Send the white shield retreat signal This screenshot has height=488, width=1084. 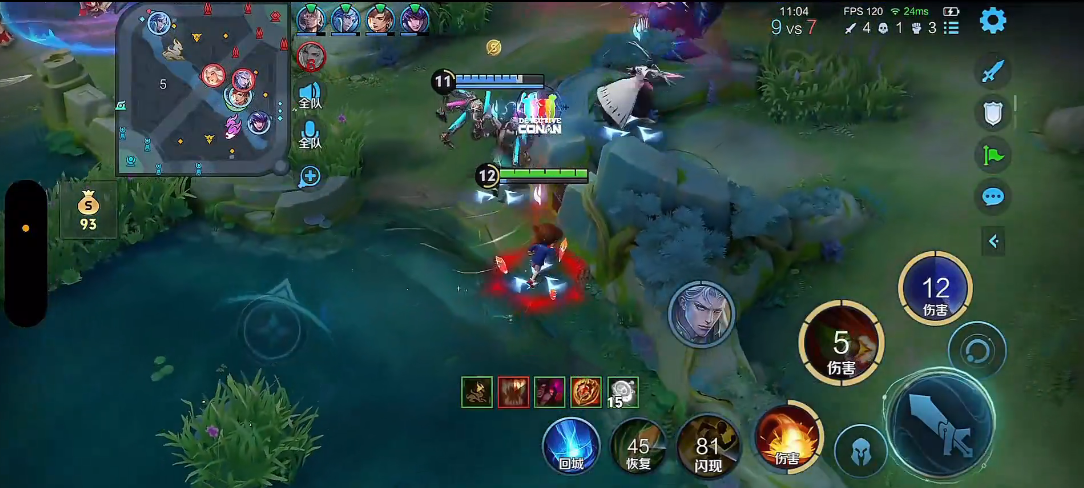tap(992, 114)
